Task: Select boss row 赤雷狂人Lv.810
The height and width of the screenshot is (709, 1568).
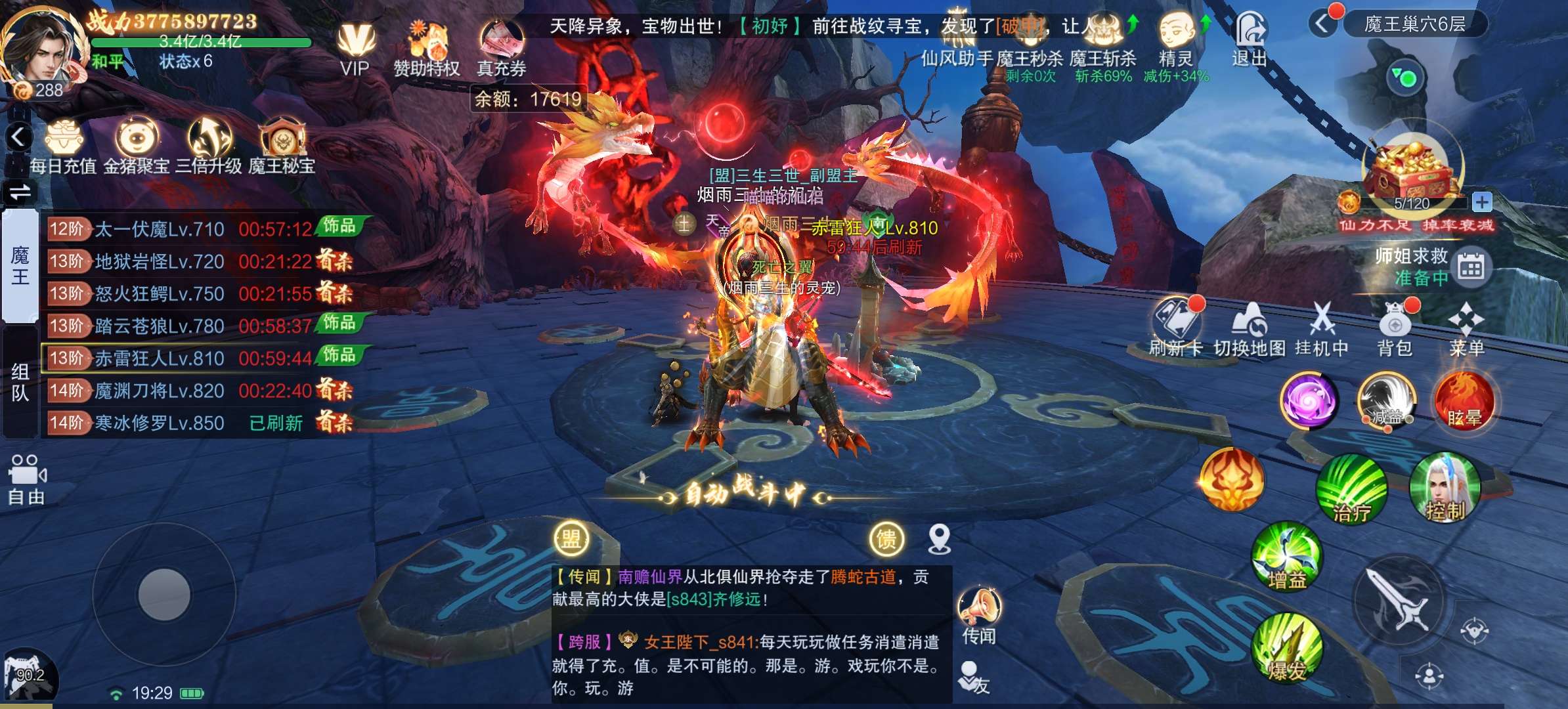Action: 201,358
